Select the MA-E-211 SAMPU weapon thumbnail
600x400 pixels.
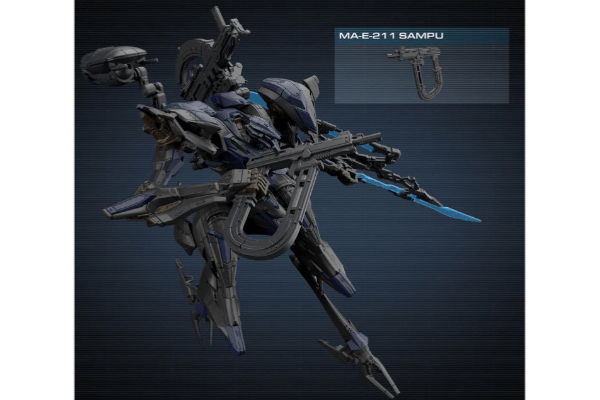[420, 72]
